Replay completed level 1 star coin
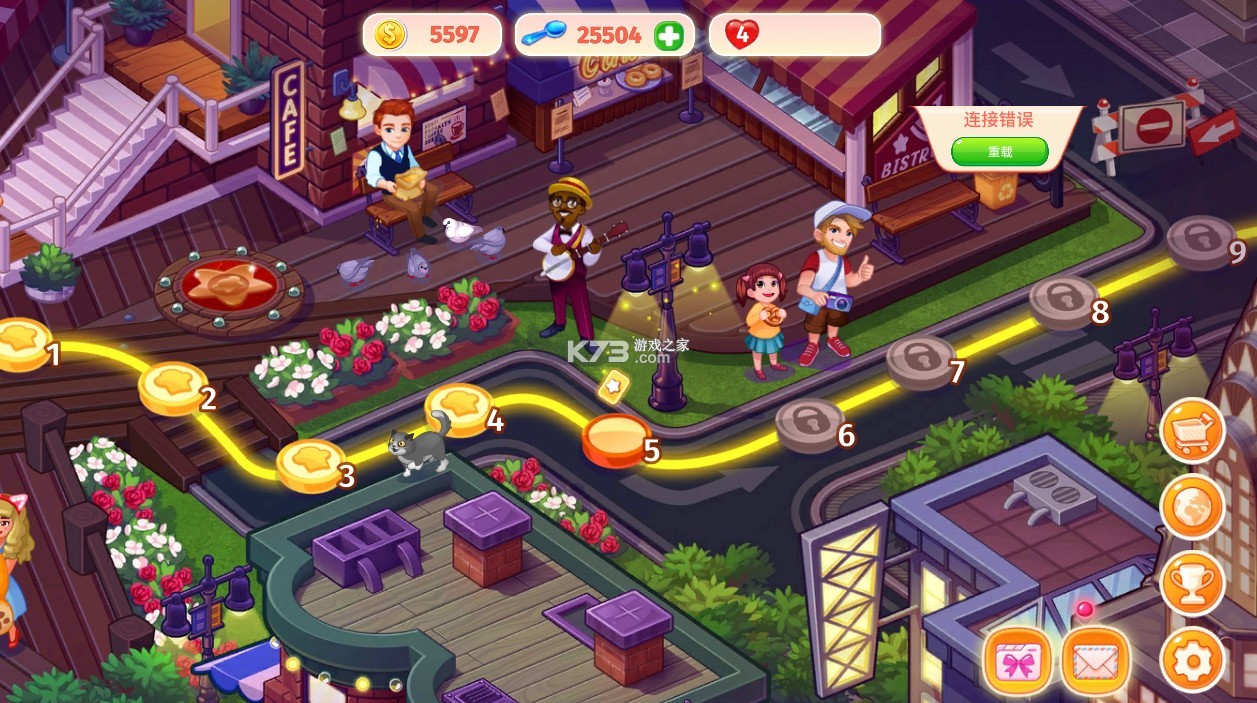1257x703 pixels. pyautogui.click(x=22, y=343)
